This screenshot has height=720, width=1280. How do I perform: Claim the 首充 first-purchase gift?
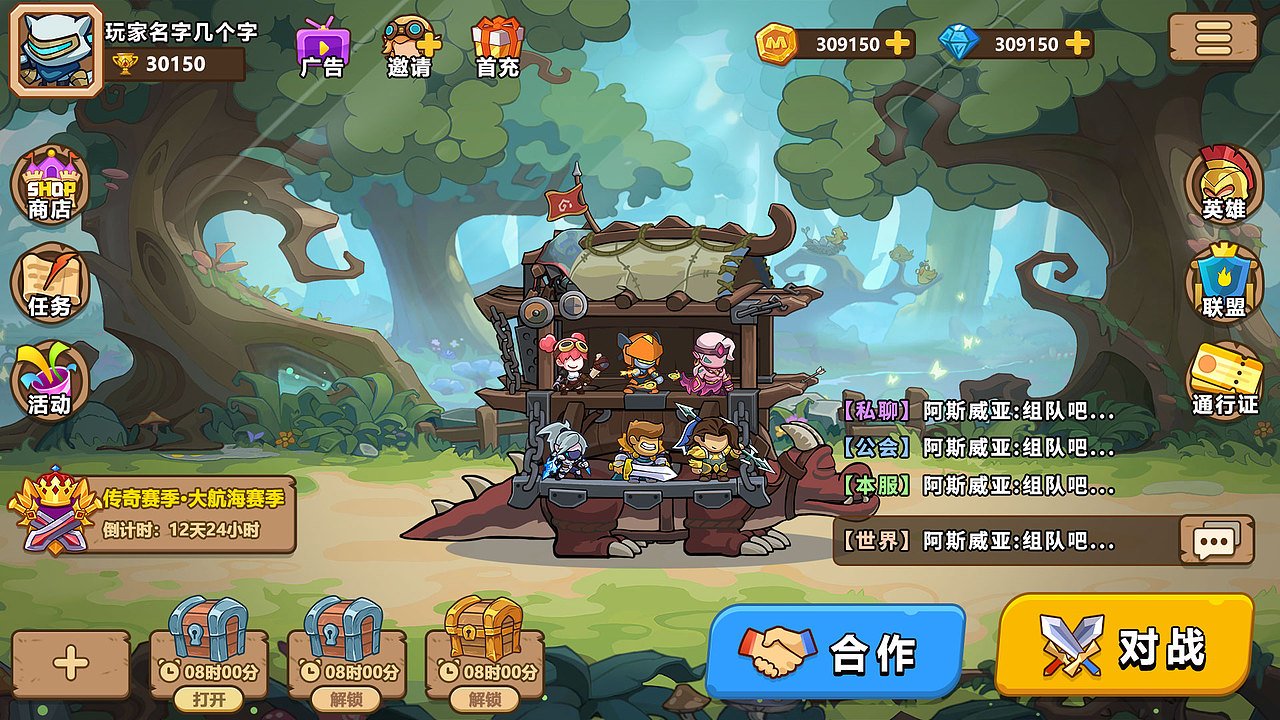(x=495, y=45)
